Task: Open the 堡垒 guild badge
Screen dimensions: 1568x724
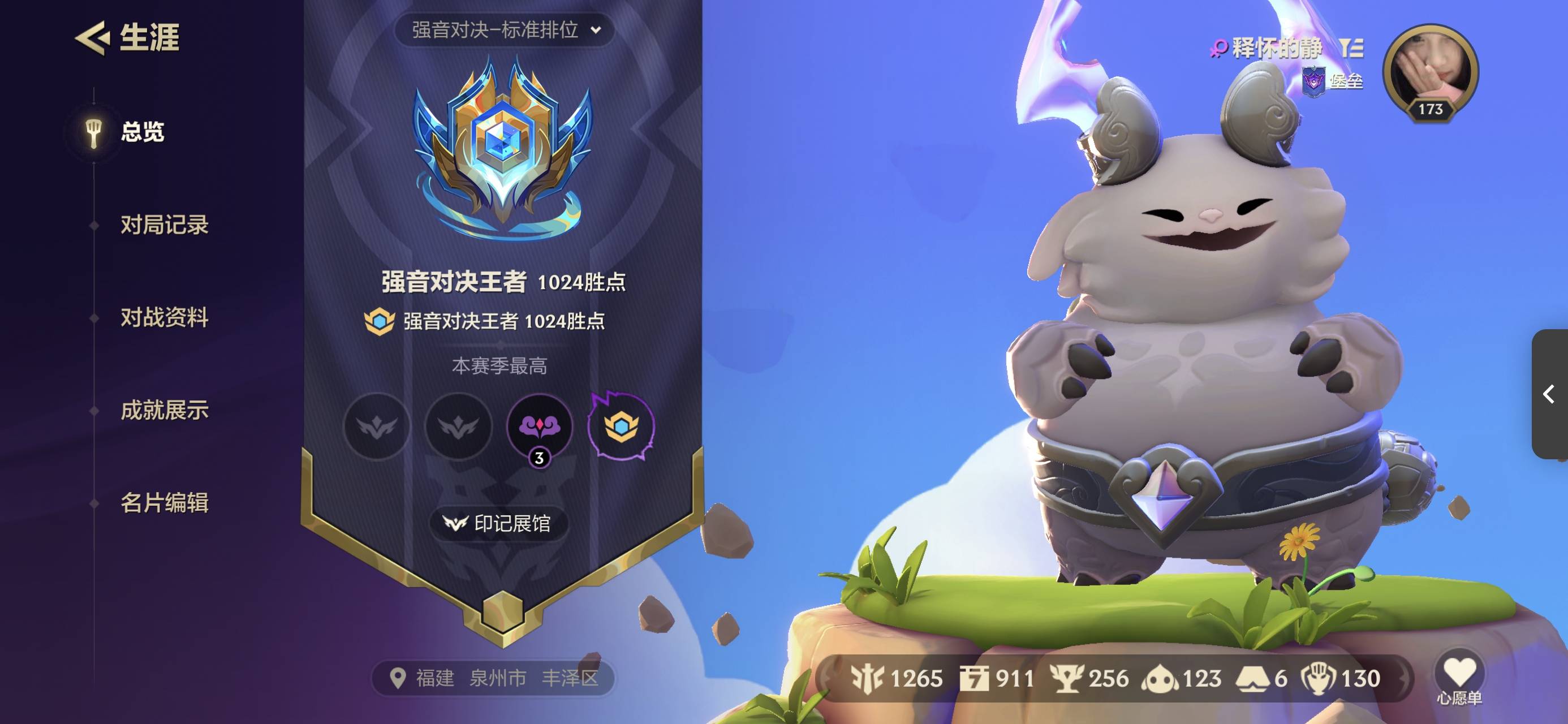Action: tap(1332, 81)
